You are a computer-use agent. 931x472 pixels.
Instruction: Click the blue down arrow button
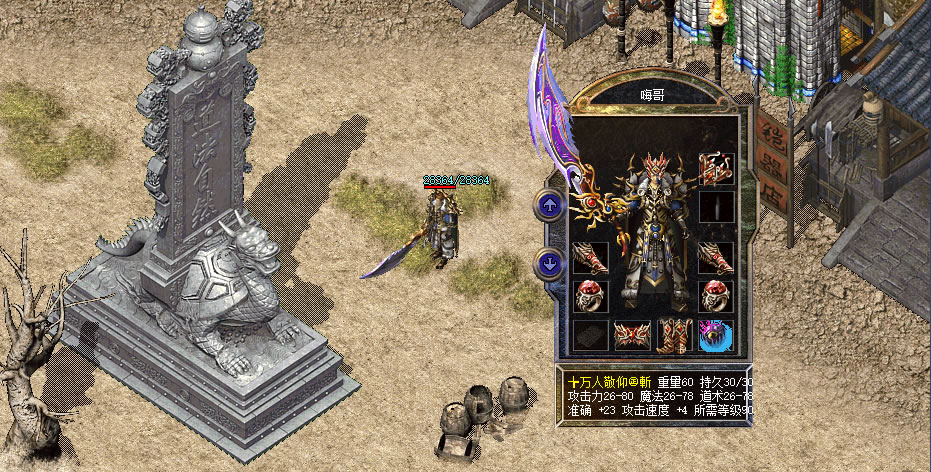[x=549, y=264]
